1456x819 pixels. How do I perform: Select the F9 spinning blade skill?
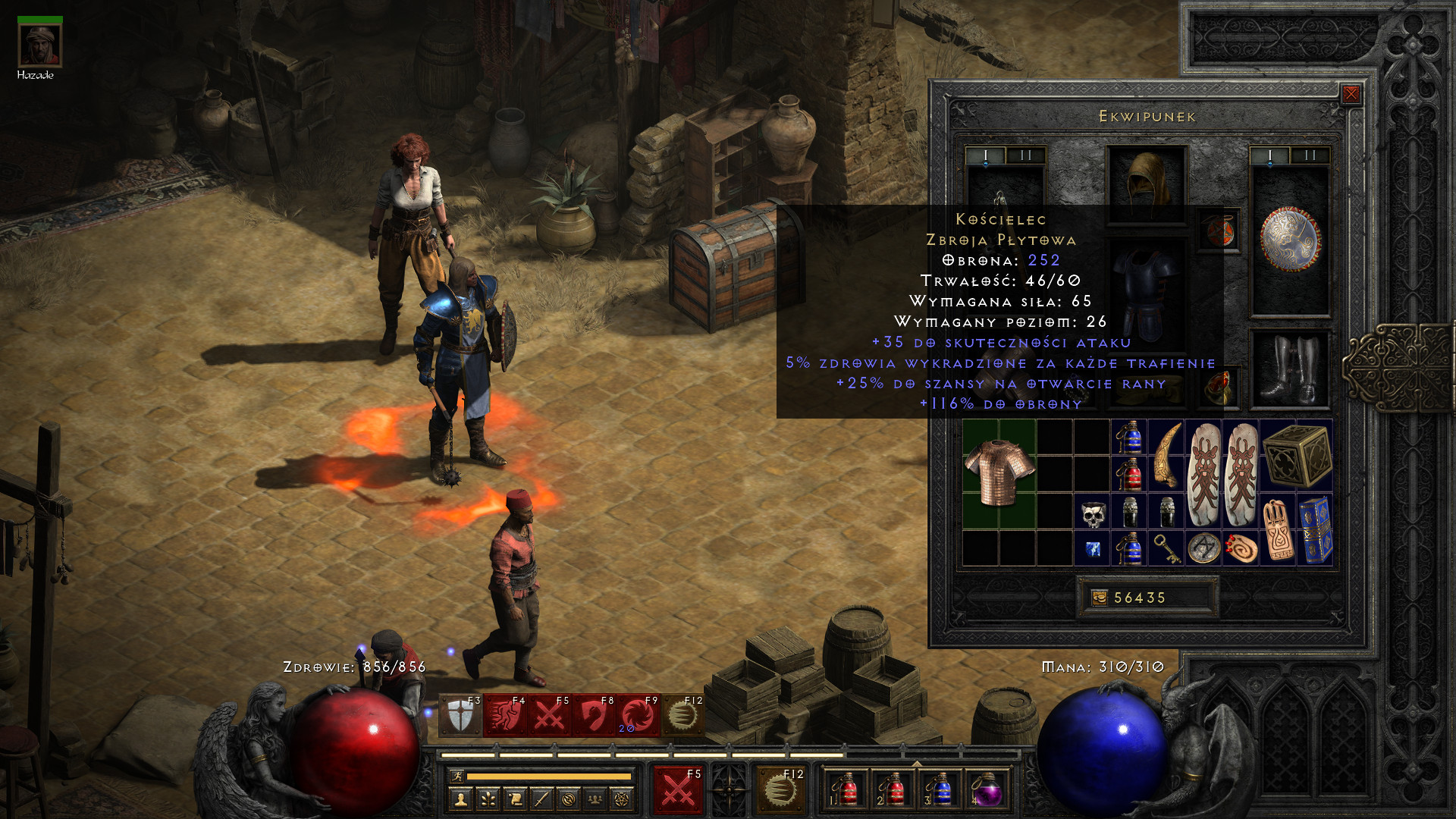pyautogui.click(x=637, y=715)
